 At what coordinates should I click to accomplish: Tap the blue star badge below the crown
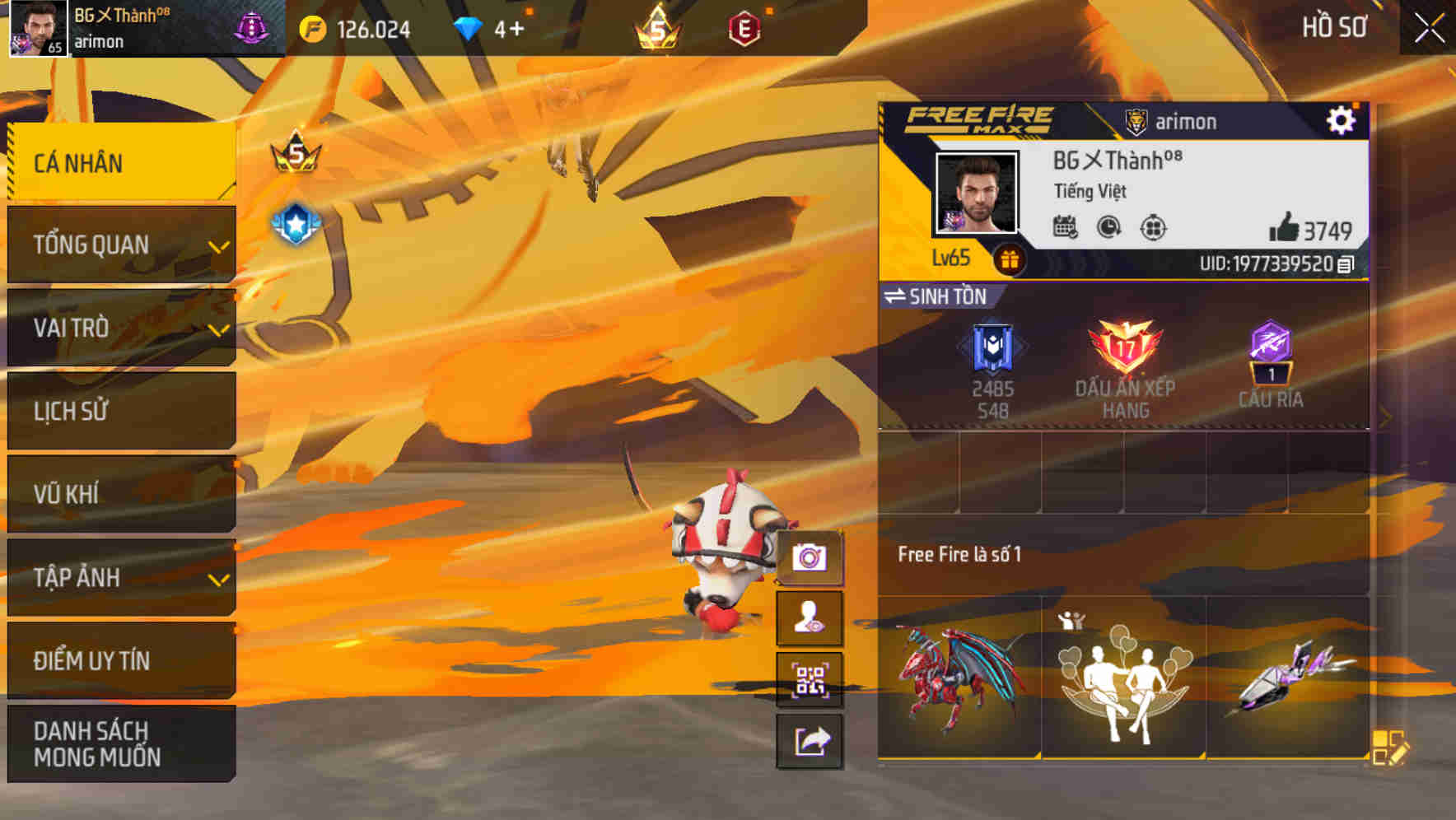coord(294,219)
